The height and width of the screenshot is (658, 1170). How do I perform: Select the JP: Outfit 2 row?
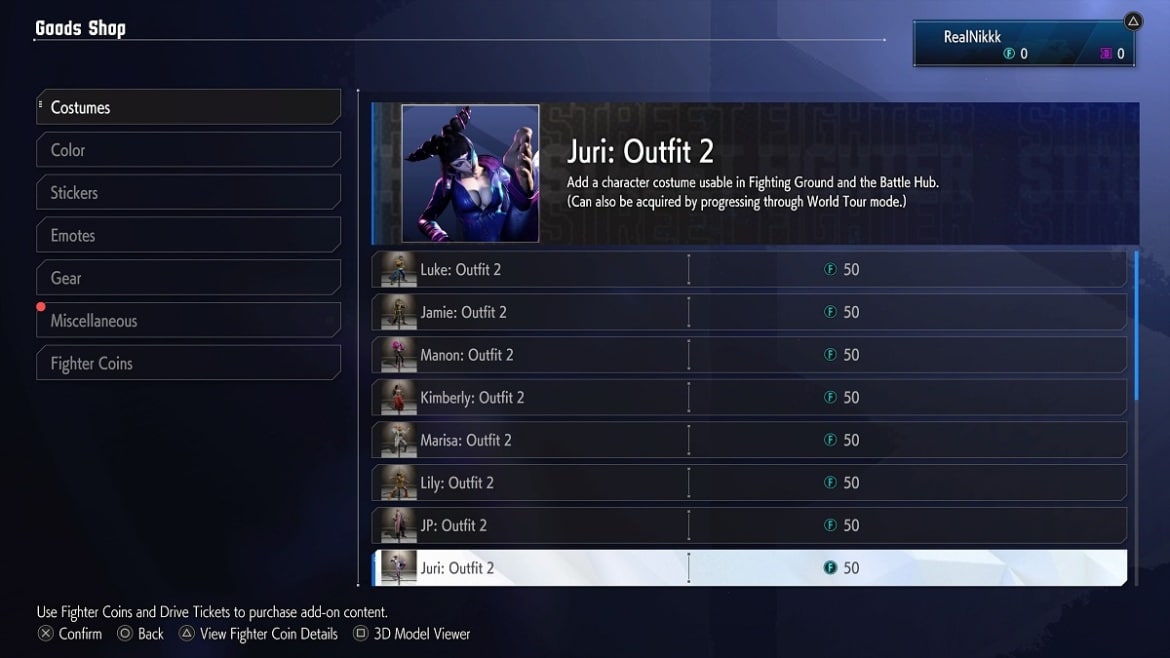[x=749, y=526]
